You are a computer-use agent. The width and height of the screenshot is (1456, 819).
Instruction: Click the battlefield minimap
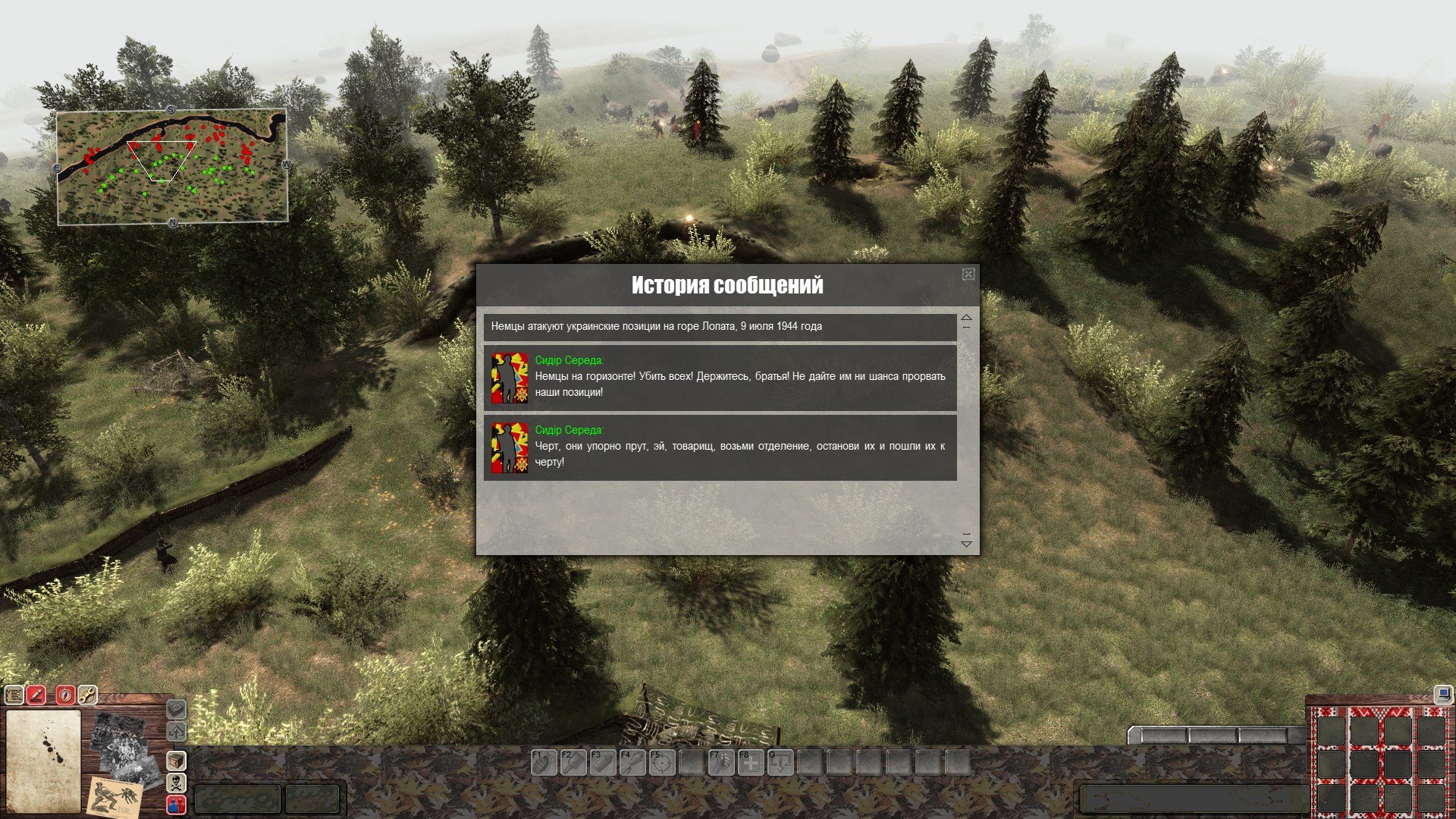click(172, 167)
